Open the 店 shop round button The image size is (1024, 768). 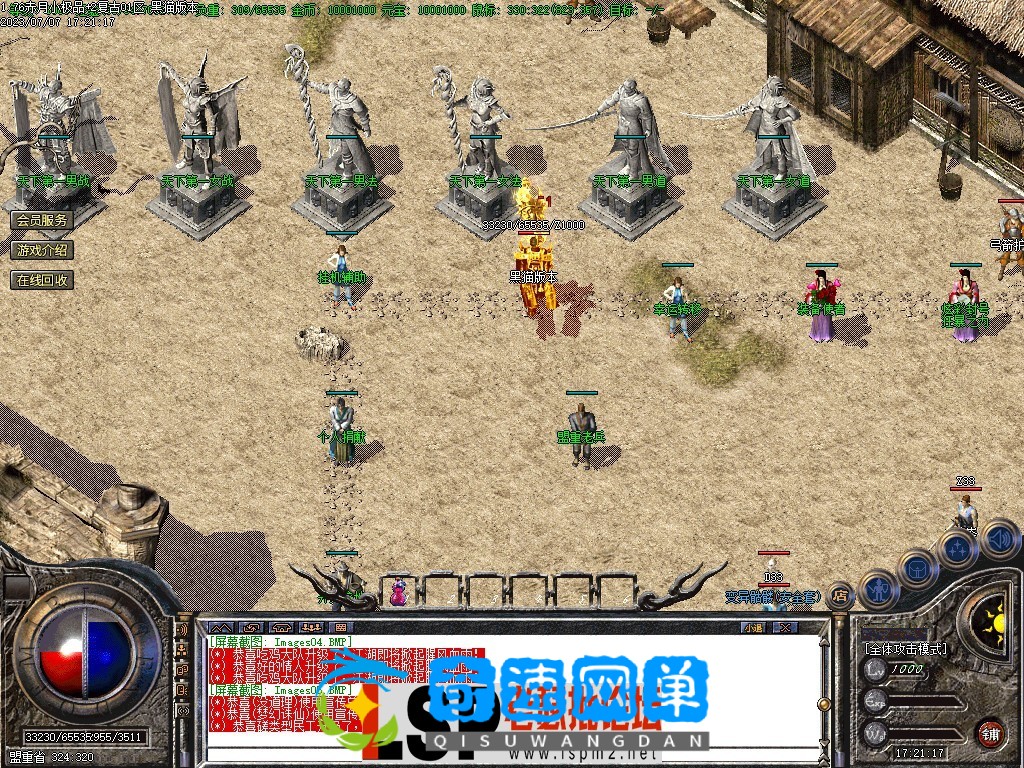pos(840,596)
